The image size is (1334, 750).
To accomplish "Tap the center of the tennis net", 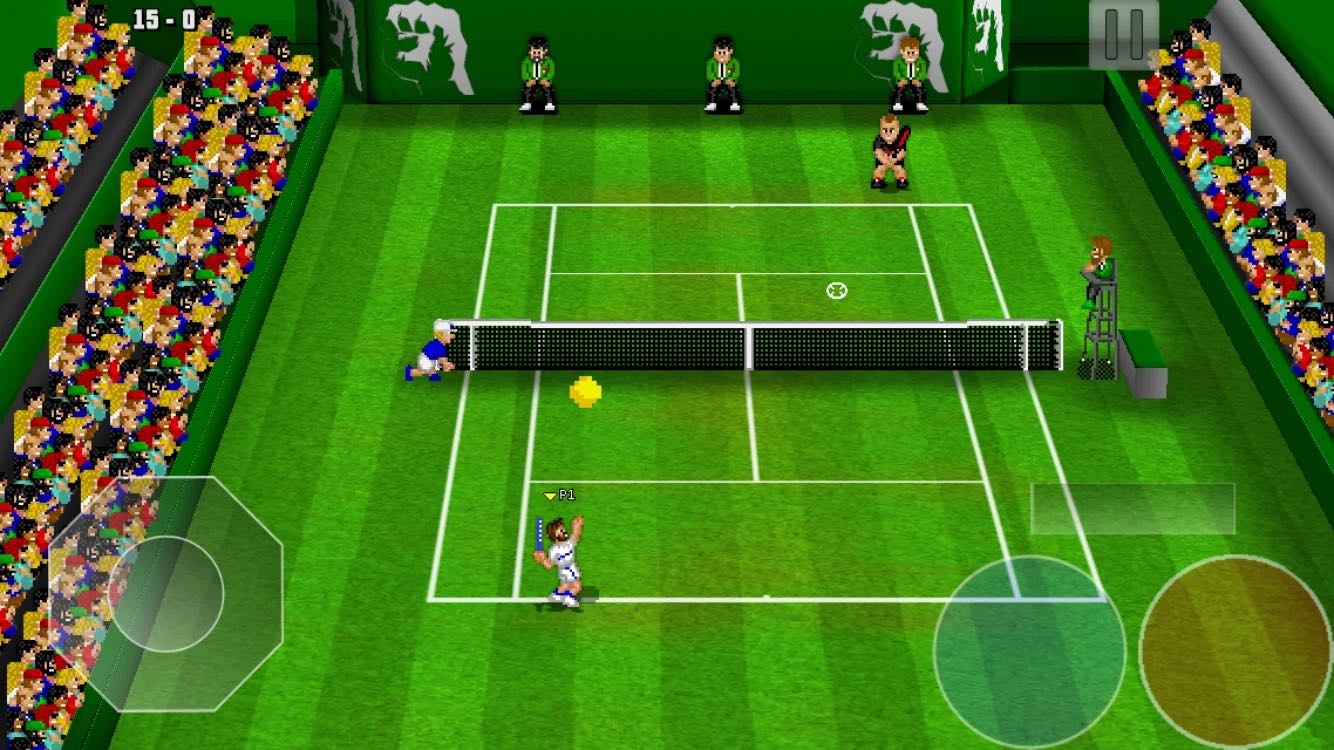I will [748, 345].
